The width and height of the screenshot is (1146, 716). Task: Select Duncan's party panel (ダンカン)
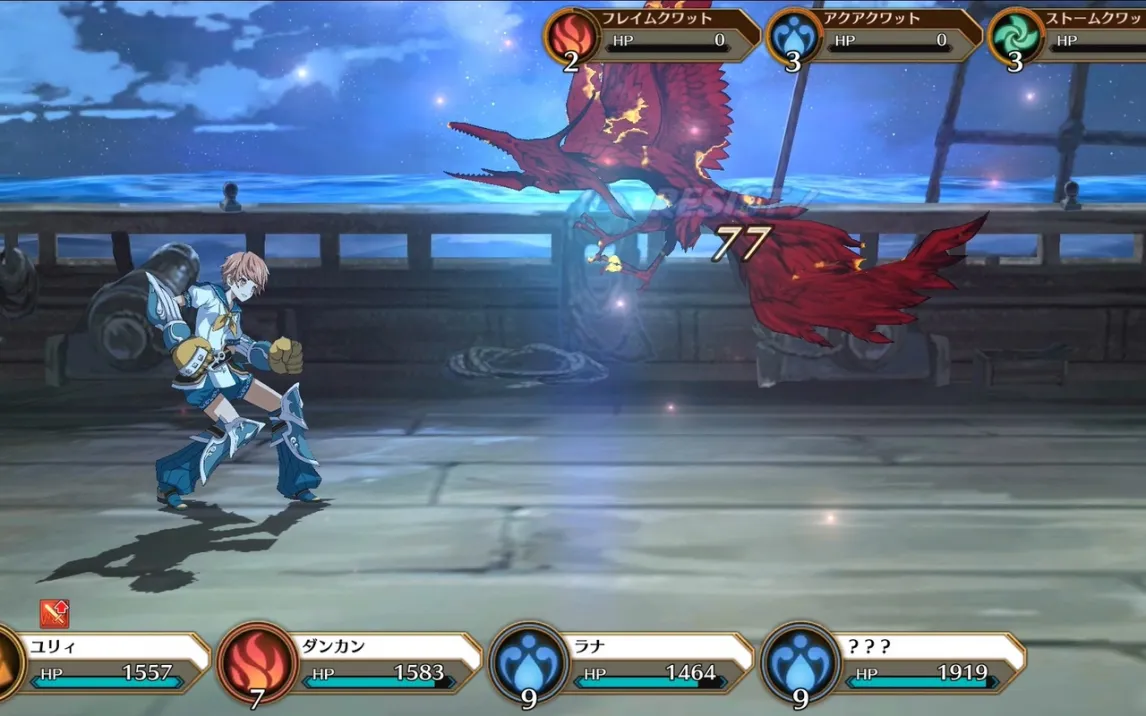click(x=370, y=662)
